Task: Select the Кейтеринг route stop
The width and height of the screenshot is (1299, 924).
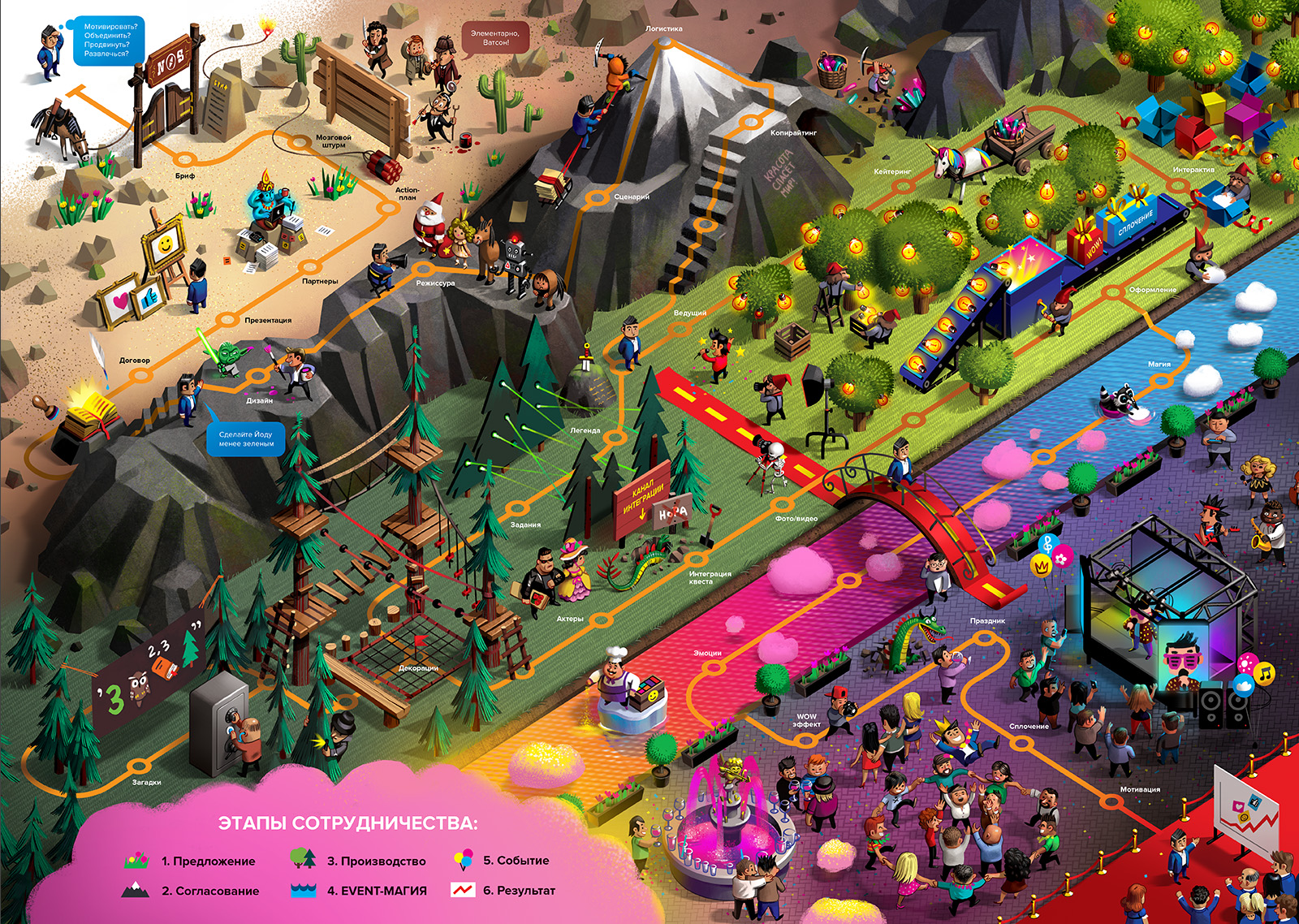Action: 903,185
